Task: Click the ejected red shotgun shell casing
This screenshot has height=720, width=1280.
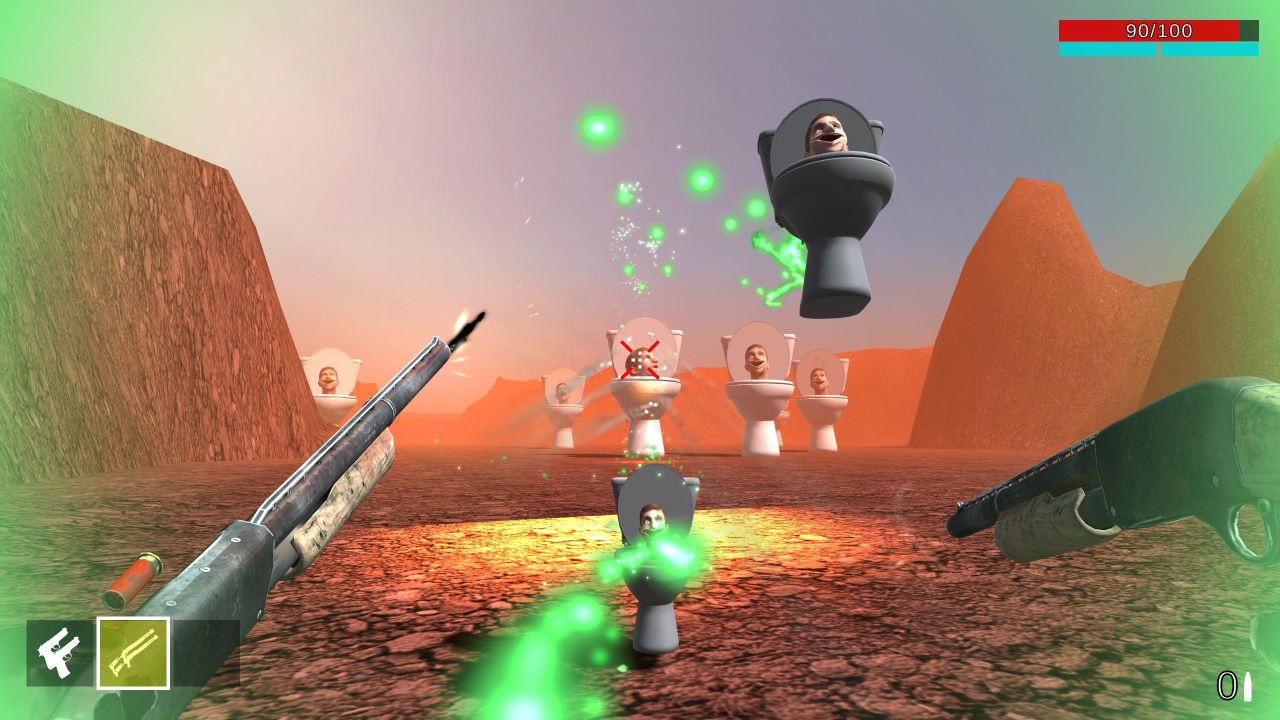Action: (131, 579)
